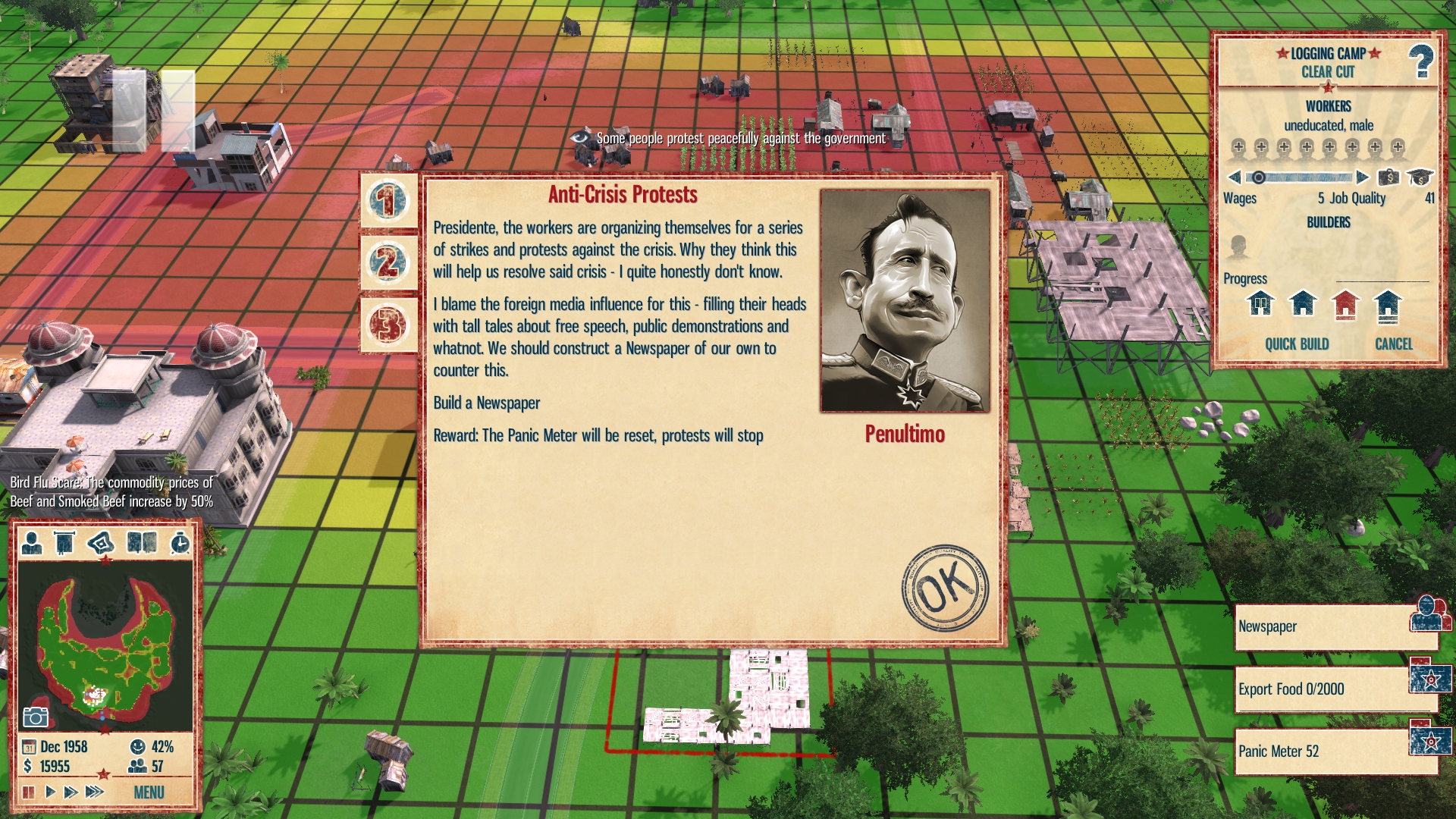Open the almanac book icon
Viewport: 1456px width, 819px height.
tap(142, 543)
